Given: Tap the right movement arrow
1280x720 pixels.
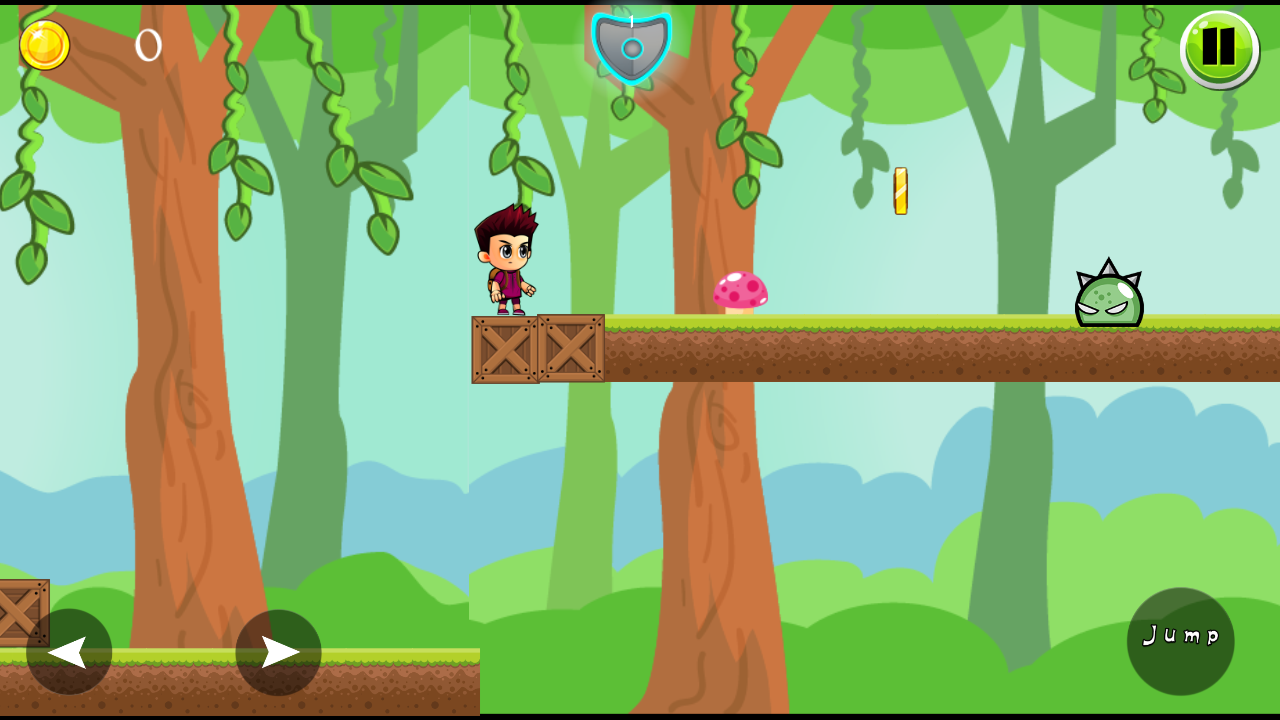Looking at the screenshot, I should [277, 651].
